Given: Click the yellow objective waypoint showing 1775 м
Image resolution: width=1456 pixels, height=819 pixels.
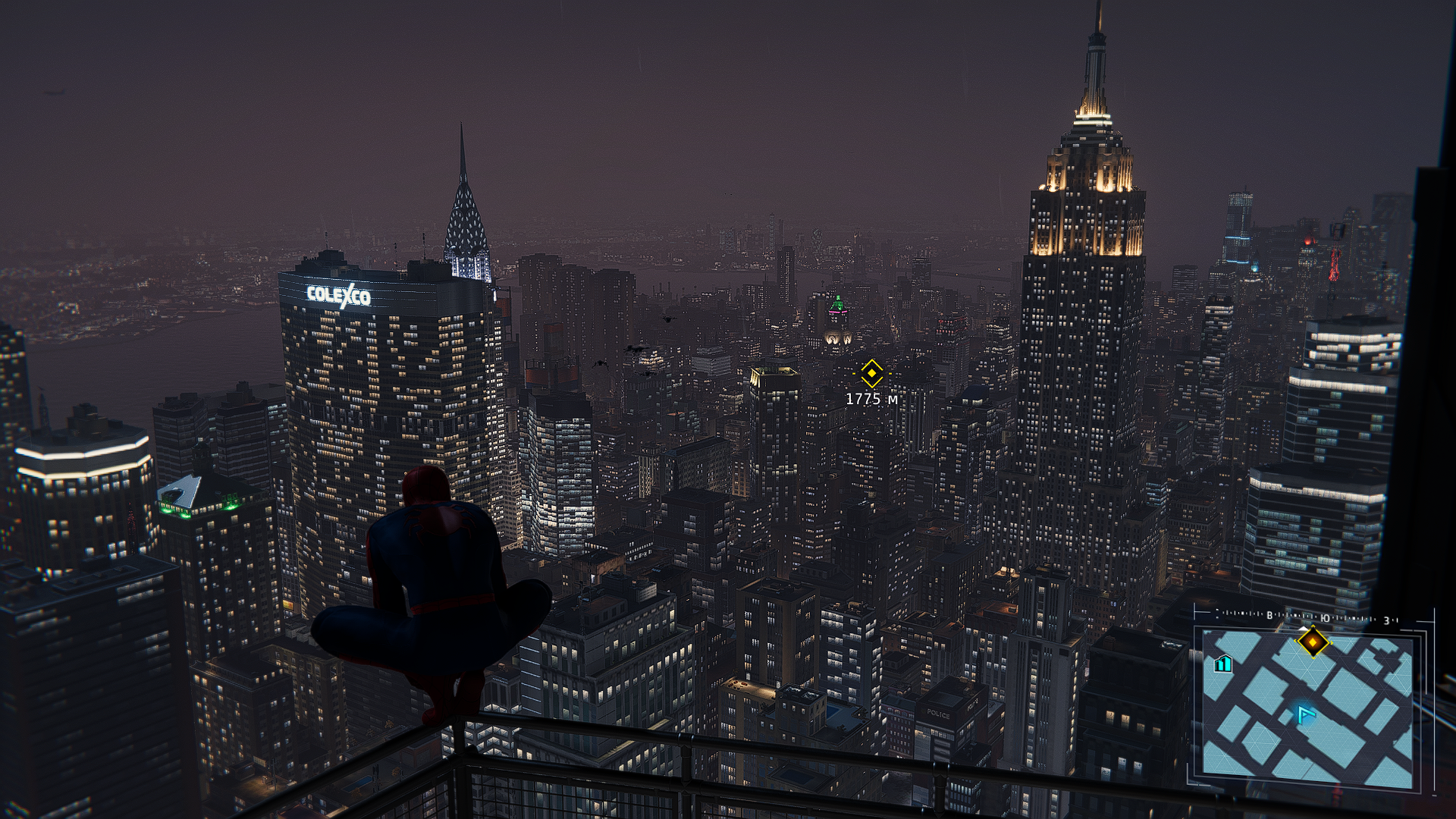Looking at the screenshot, I should [x=871, y=373].
